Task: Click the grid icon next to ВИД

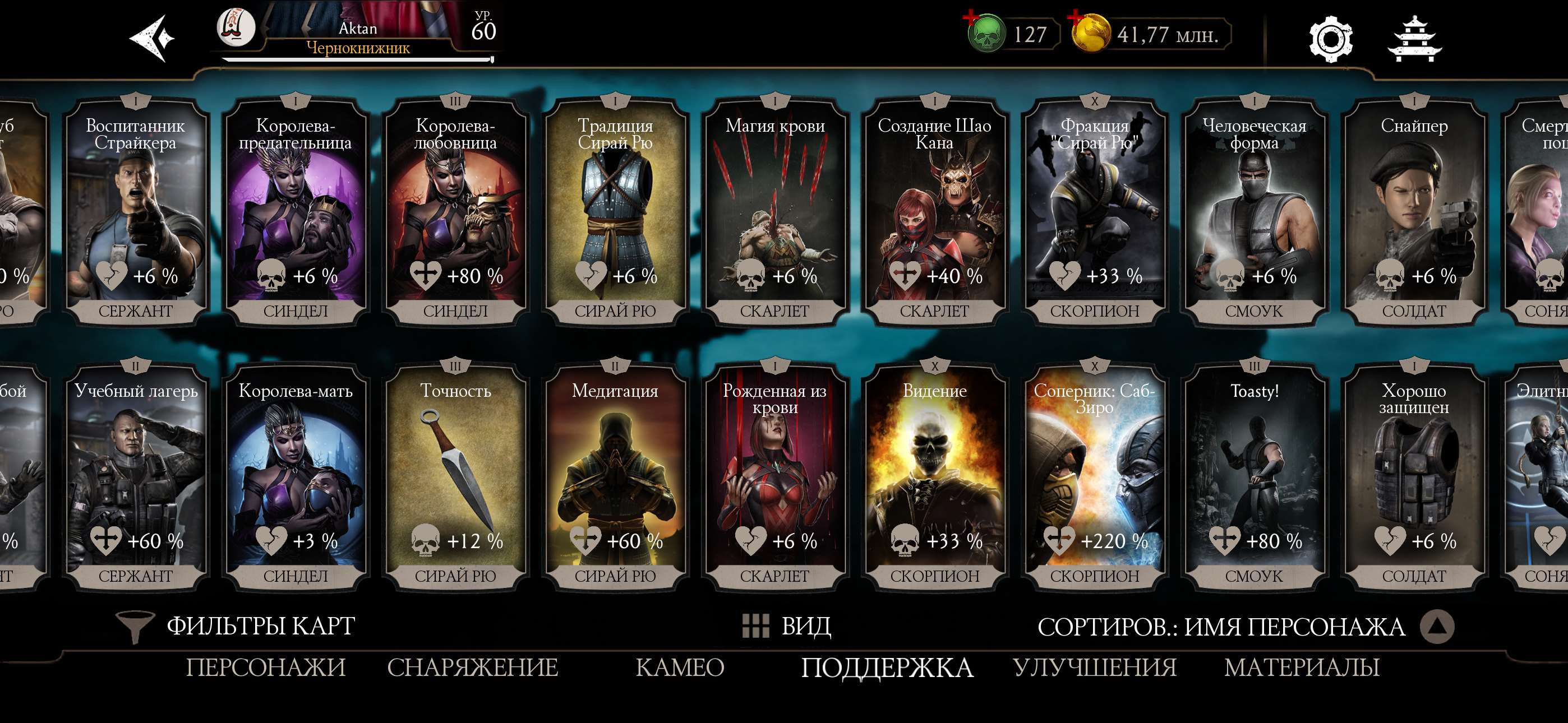Action: point(754,626)
